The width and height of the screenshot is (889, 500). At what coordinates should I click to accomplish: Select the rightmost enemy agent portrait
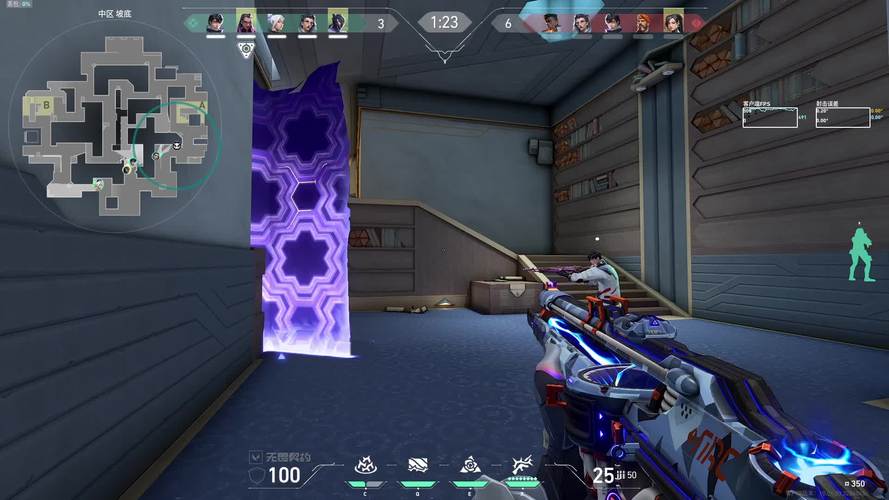pyautogui.click(x=672, y=22)
